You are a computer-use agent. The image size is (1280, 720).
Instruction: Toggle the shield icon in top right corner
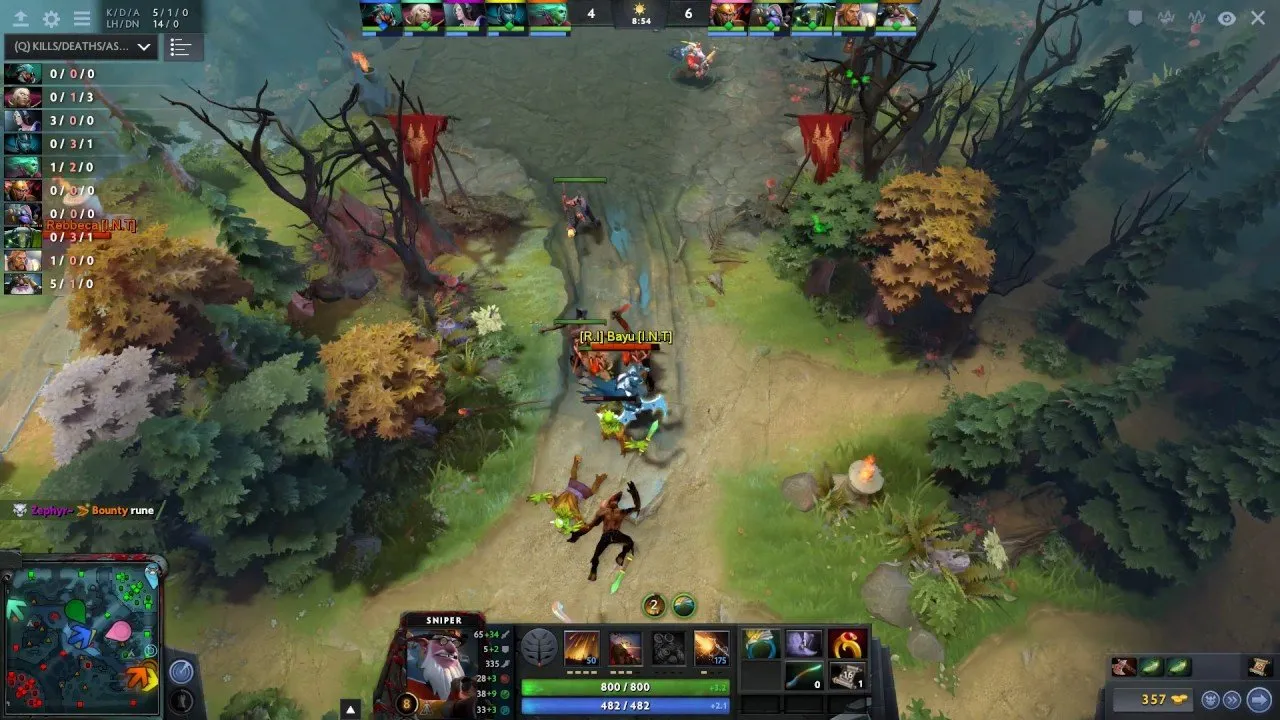(x=1135, y=18)
